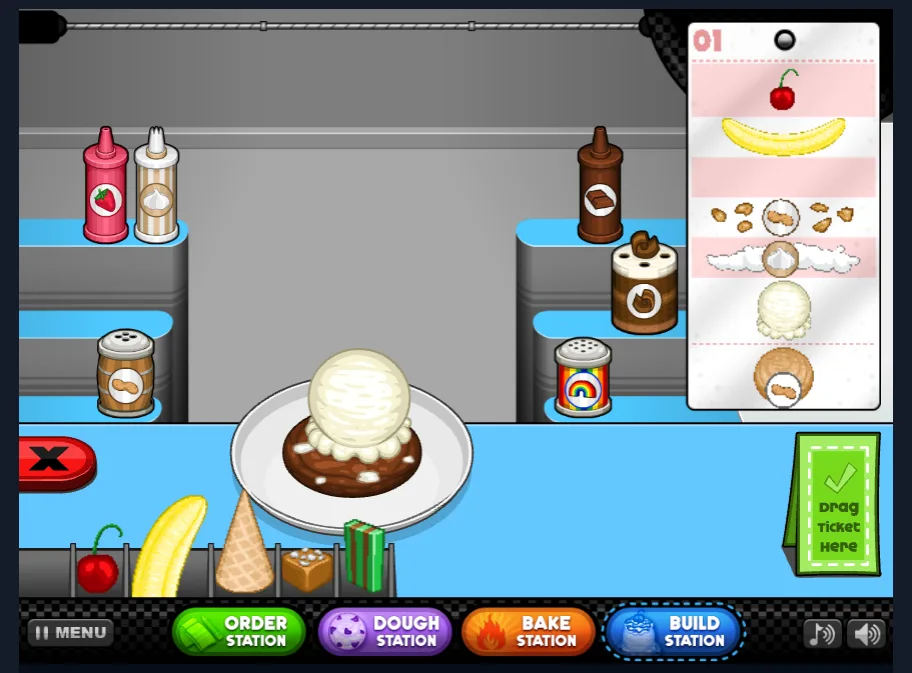Select the chocolate mousse dispenser
This screenshot has width=912, height=673.
[x=644, y=284]
